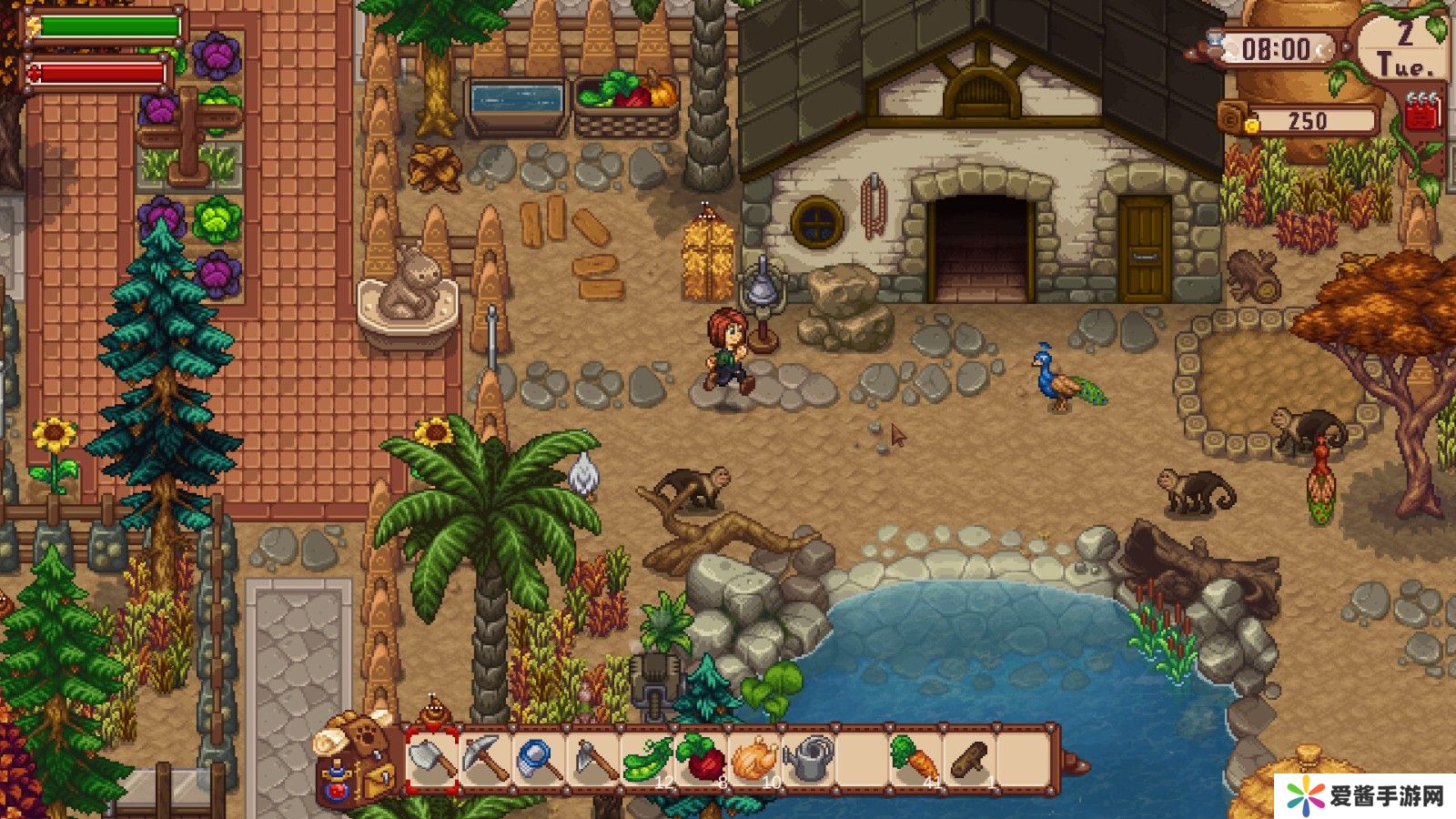
Task: Select the carrot stack slot
Action: pos(915,759)
